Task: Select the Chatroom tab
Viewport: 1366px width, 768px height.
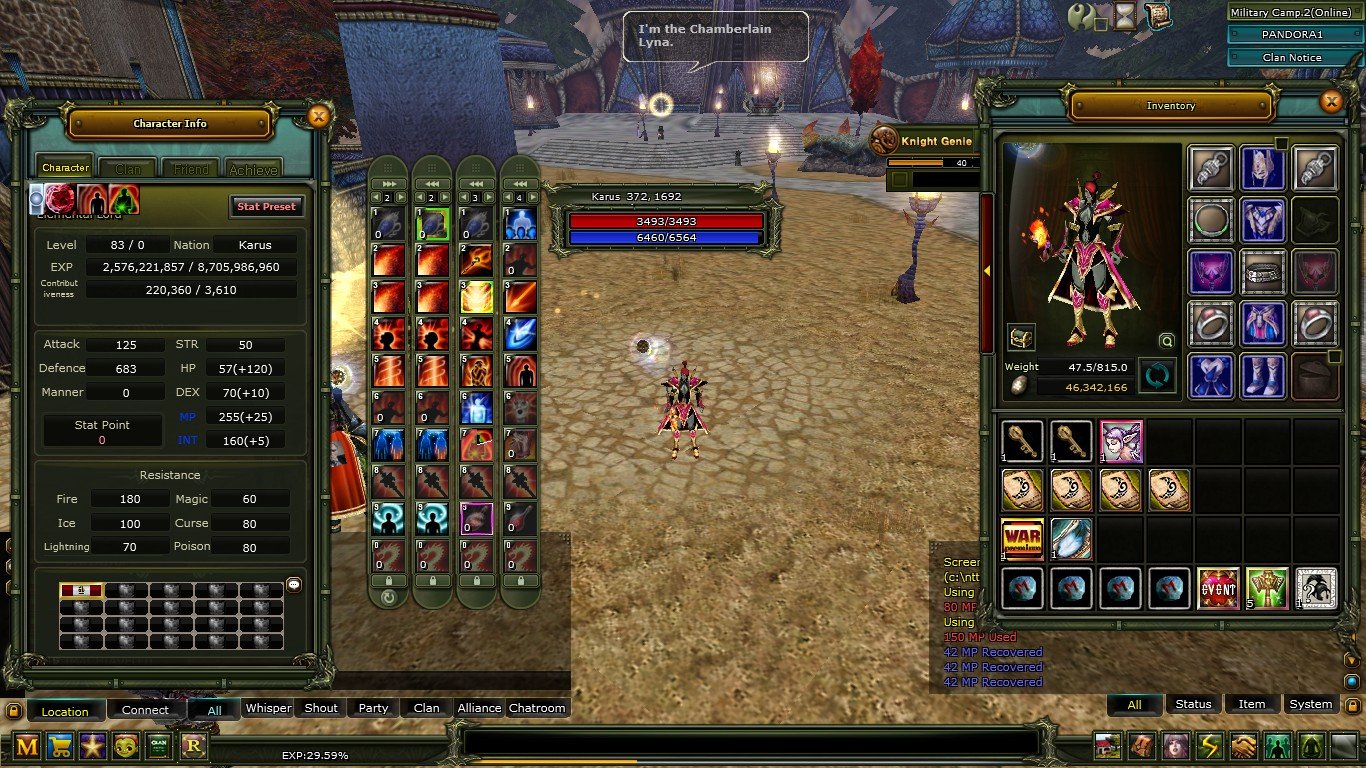Action: click(x=537, y=708)
